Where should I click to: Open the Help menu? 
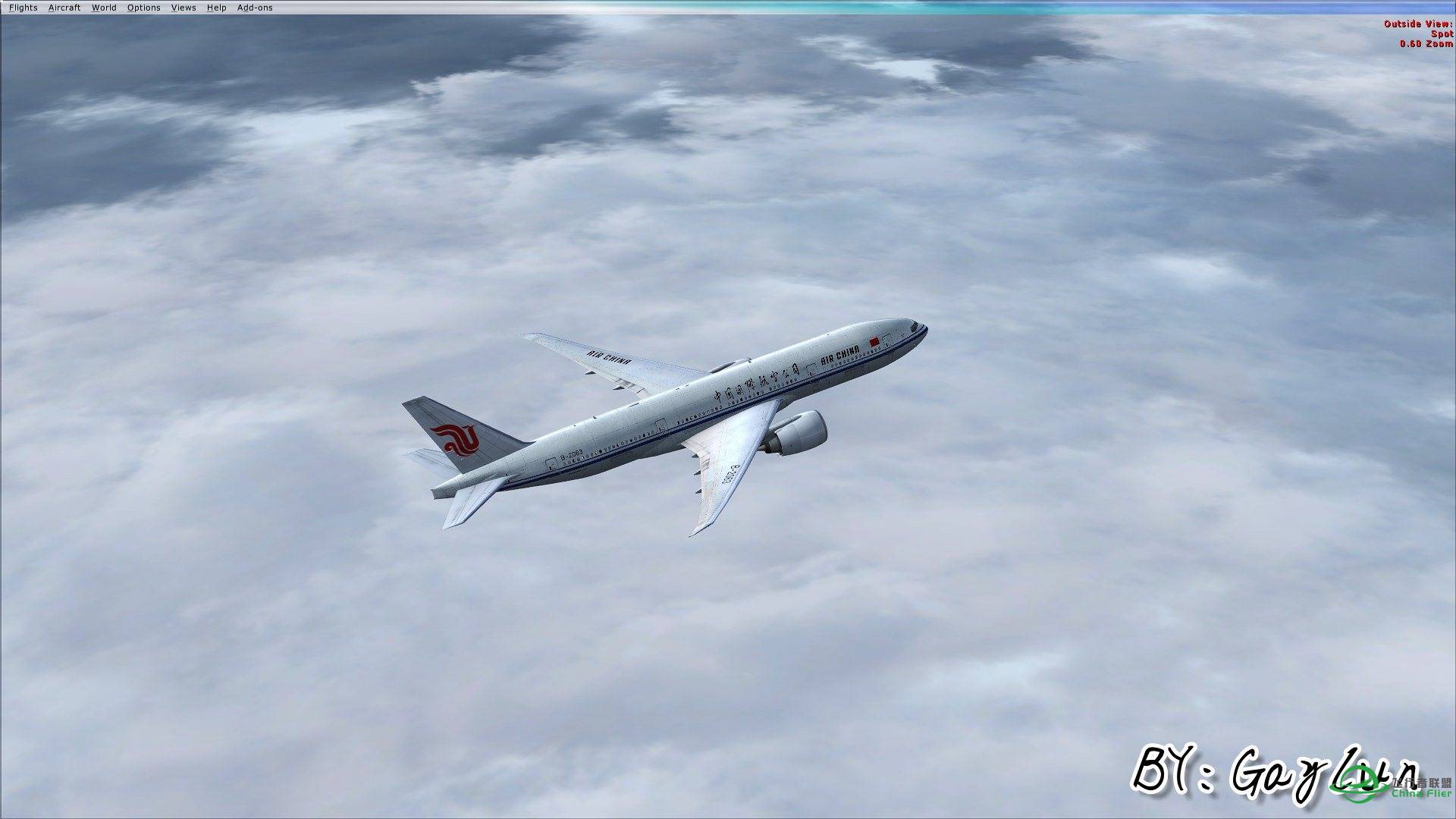pyautogui.click(x=217, y=8)
